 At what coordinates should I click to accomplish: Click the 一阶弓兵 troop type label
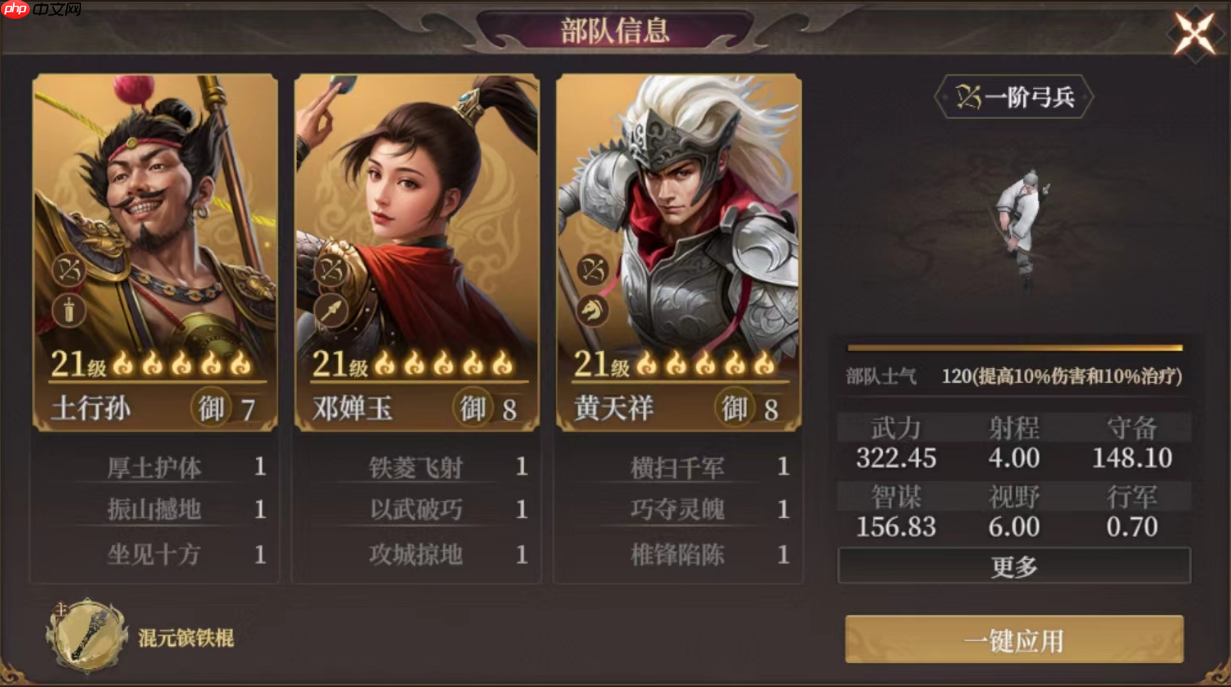[1014, 98]
